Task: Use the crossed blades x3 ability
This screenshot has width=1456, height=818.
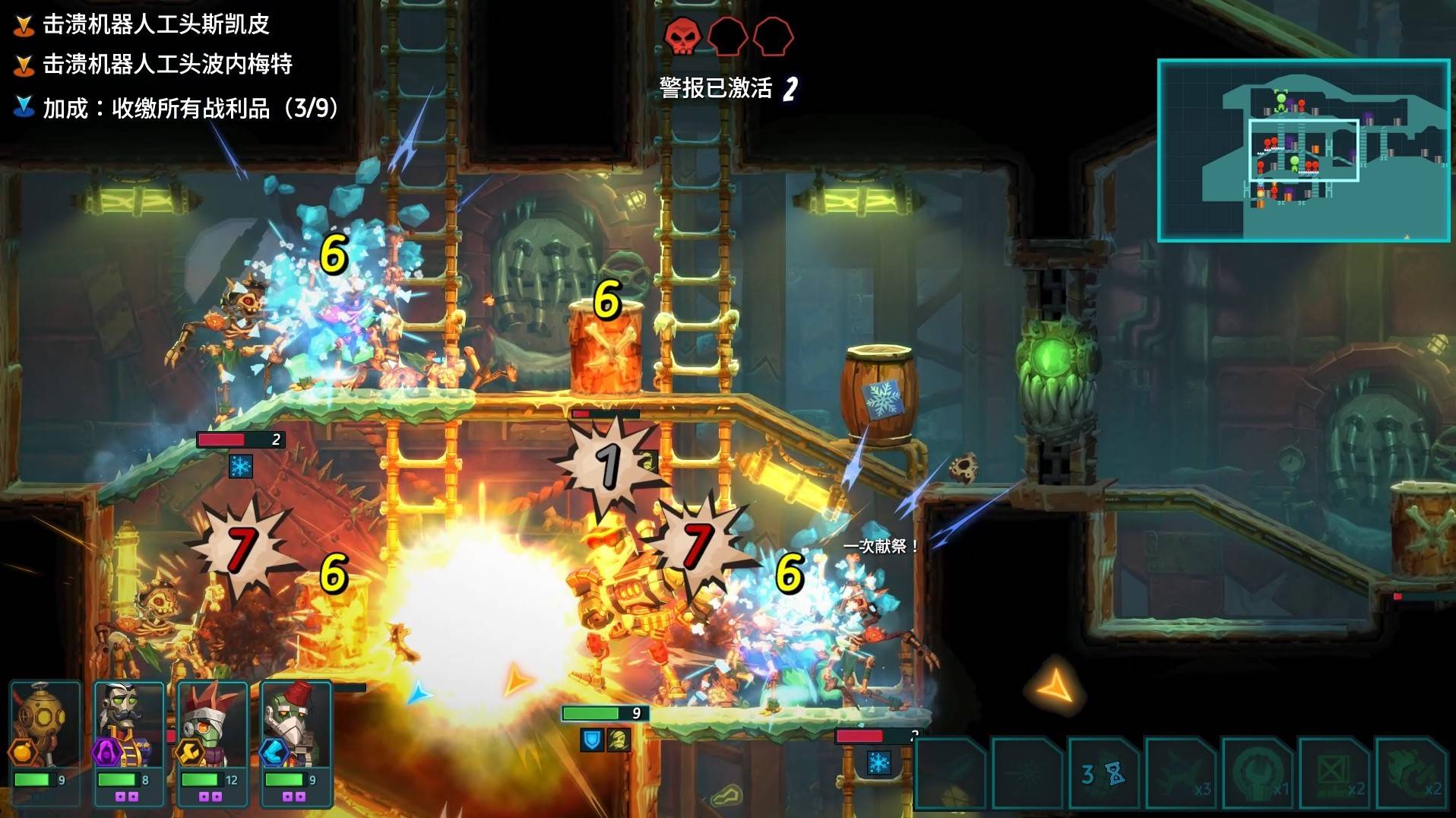Action: coord(1181,774)
